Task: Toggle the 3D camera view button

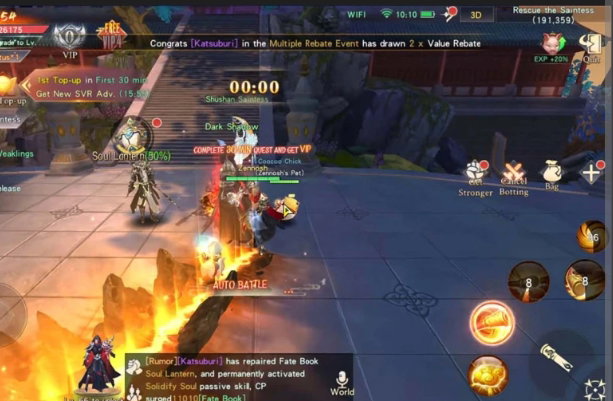Action: tap(477, 14)
